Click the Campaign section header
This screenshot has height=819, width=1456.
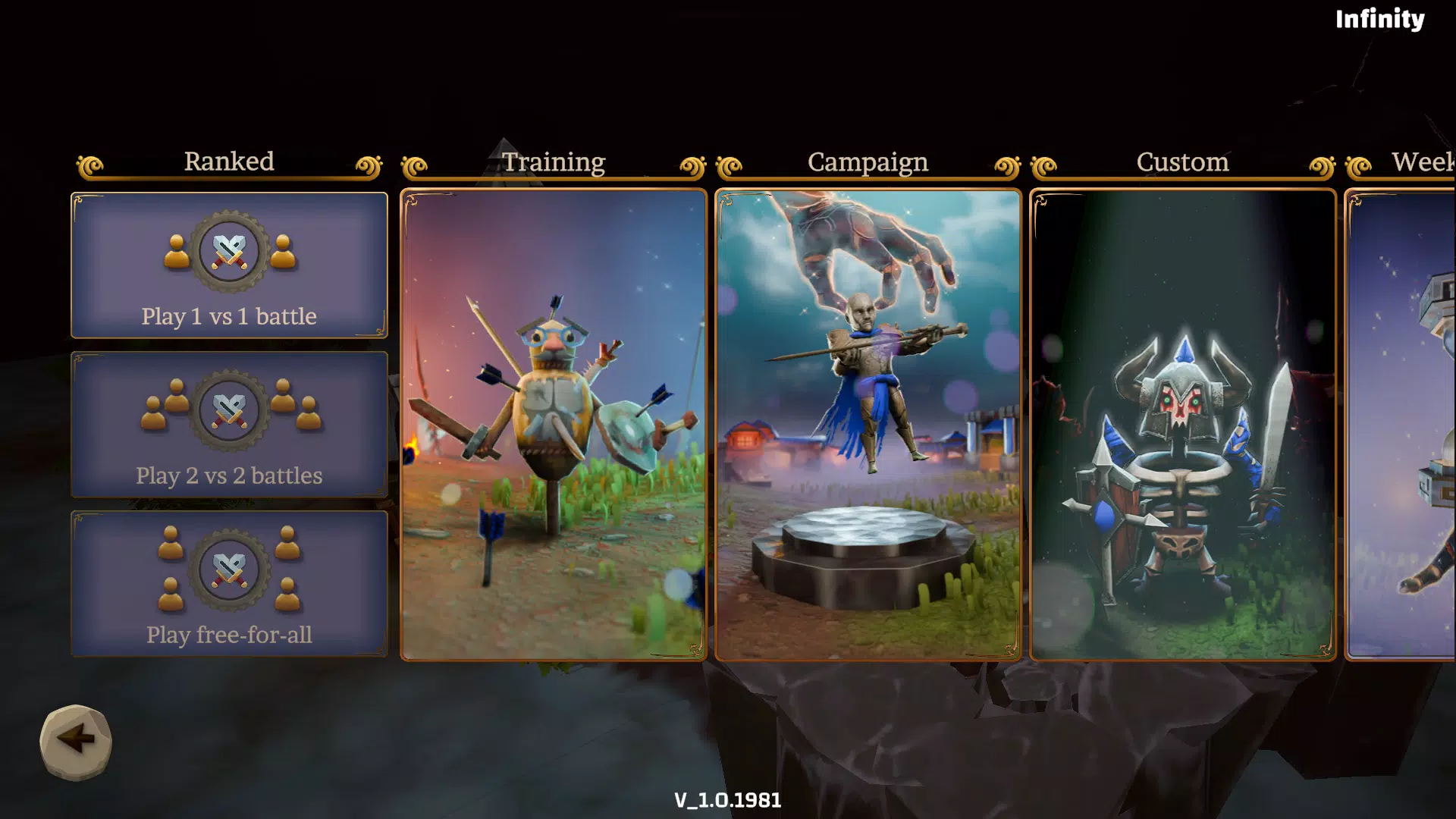pos(868,162)
